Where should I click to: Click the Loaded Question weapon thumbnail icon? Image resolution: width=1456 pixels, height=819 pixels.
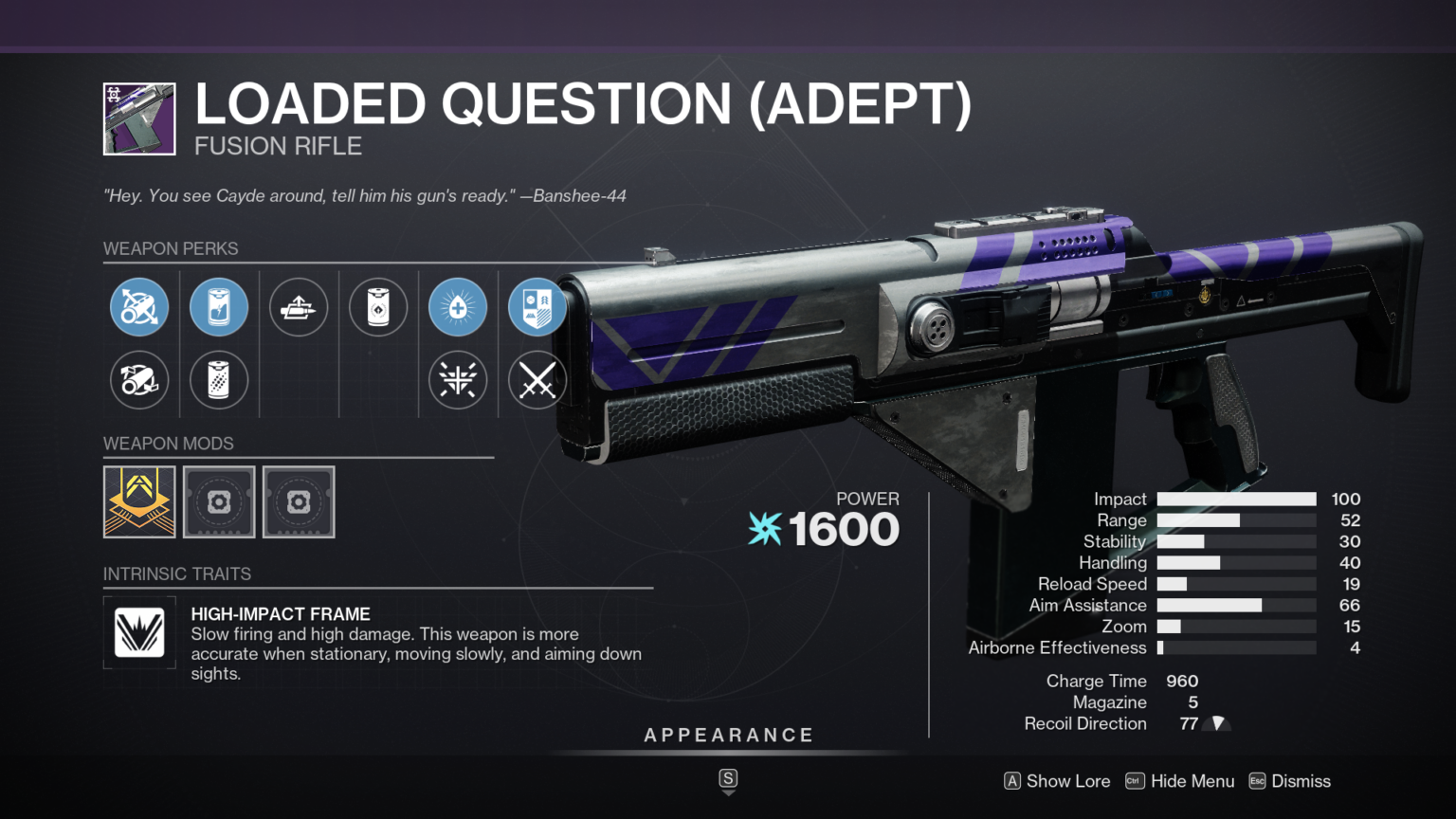pyautogui.click(x=137, y=118)
